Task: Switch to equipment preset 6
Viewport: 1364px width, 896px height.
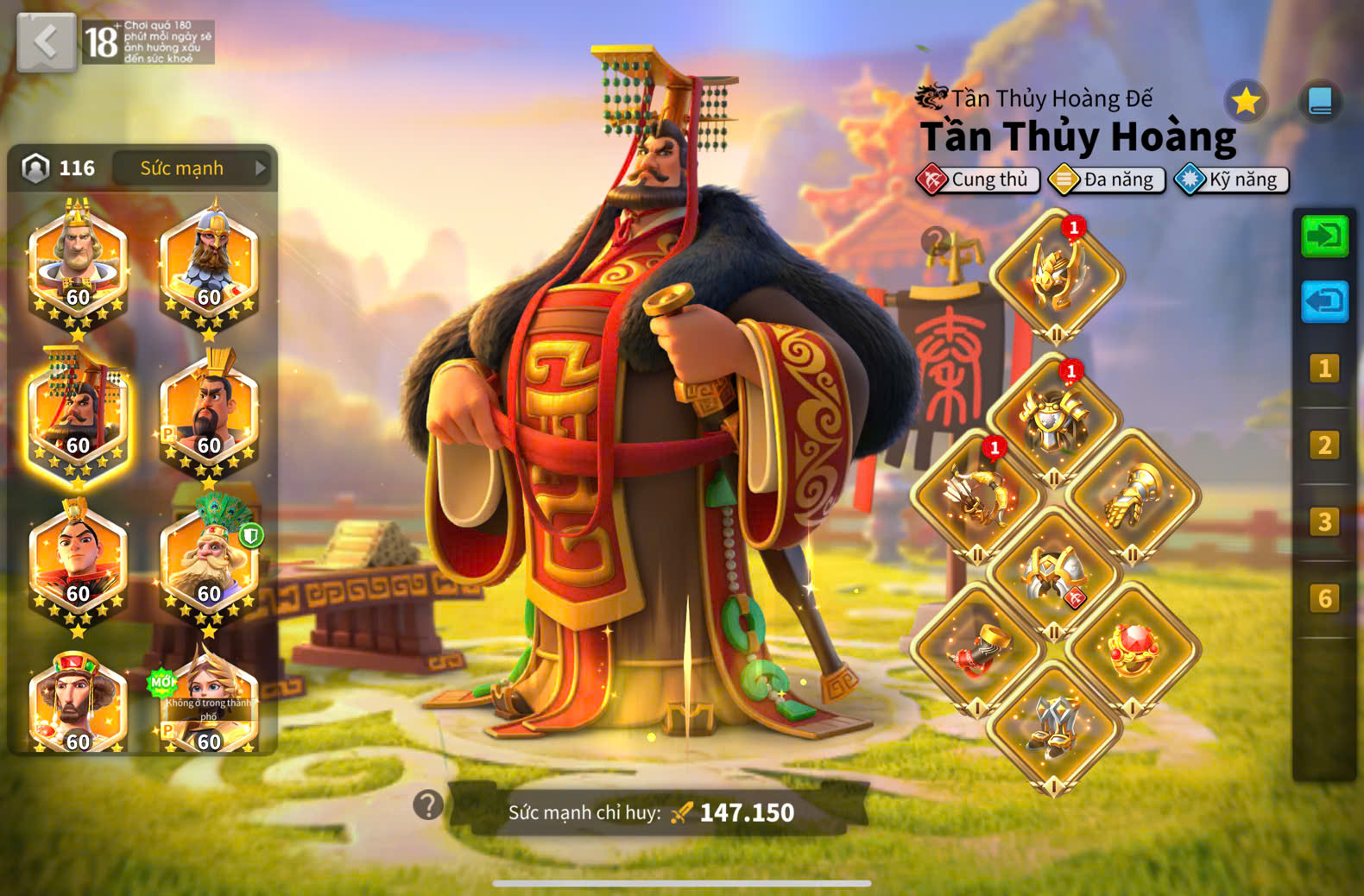Action: click(x=1324, y=598)
